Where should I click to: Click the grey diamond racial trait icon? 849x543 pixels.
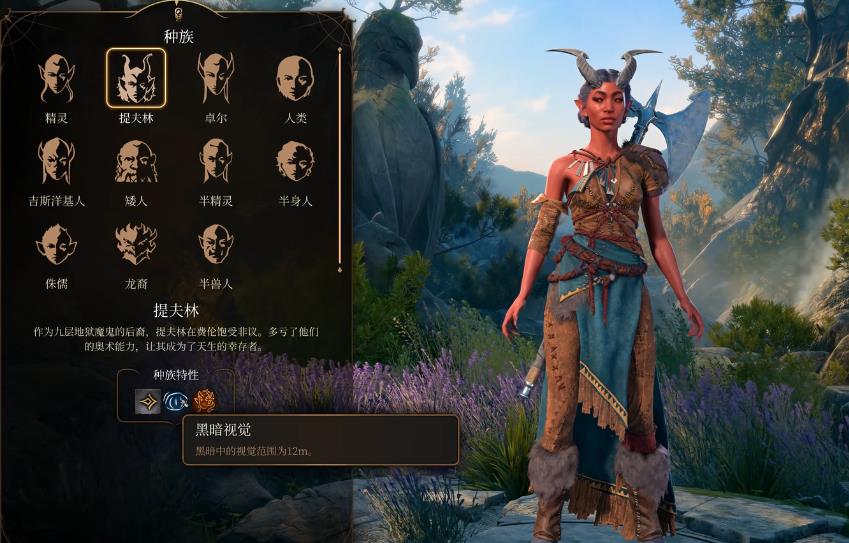(148, 401)
